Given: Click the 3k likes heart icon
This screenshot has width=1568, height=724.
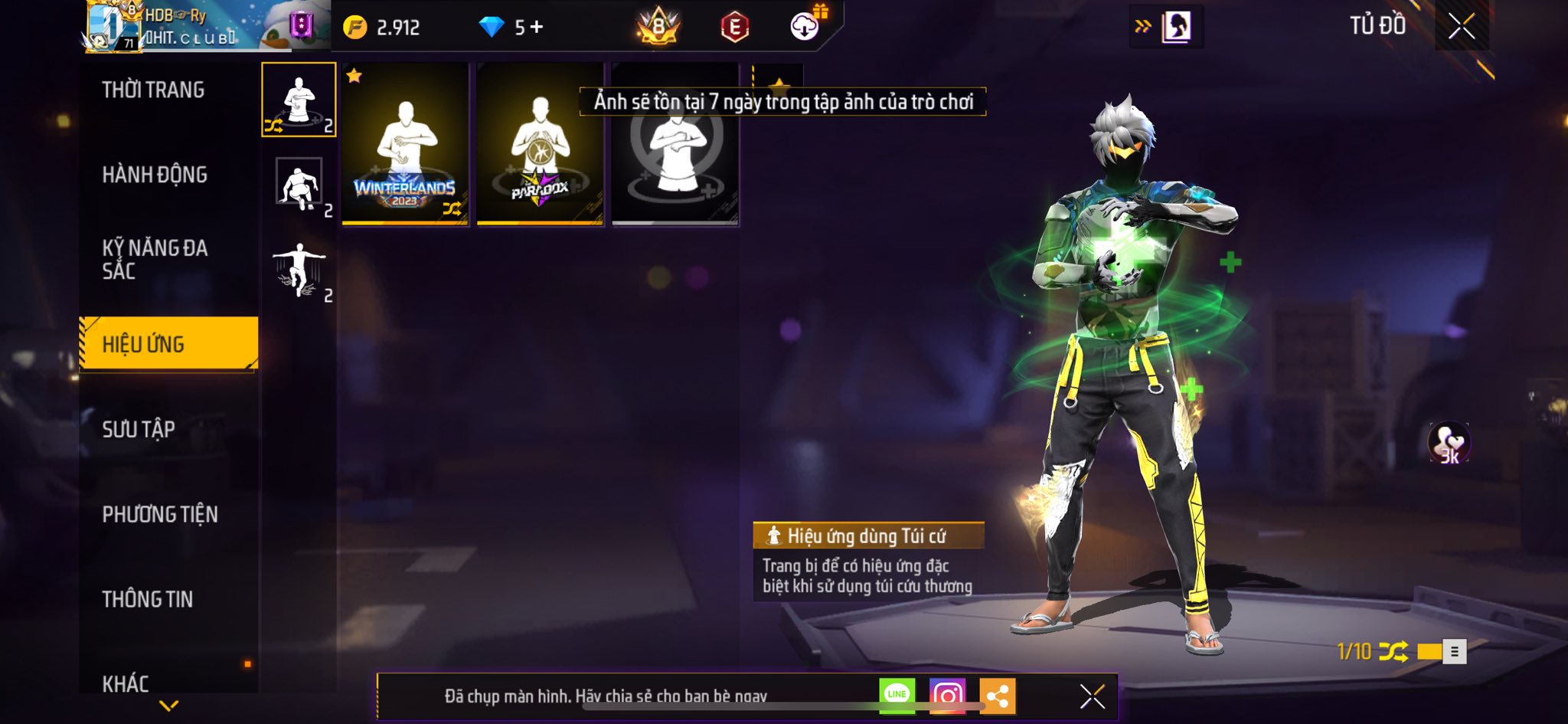Looking at the screenshot, I should click(1449, 443).
